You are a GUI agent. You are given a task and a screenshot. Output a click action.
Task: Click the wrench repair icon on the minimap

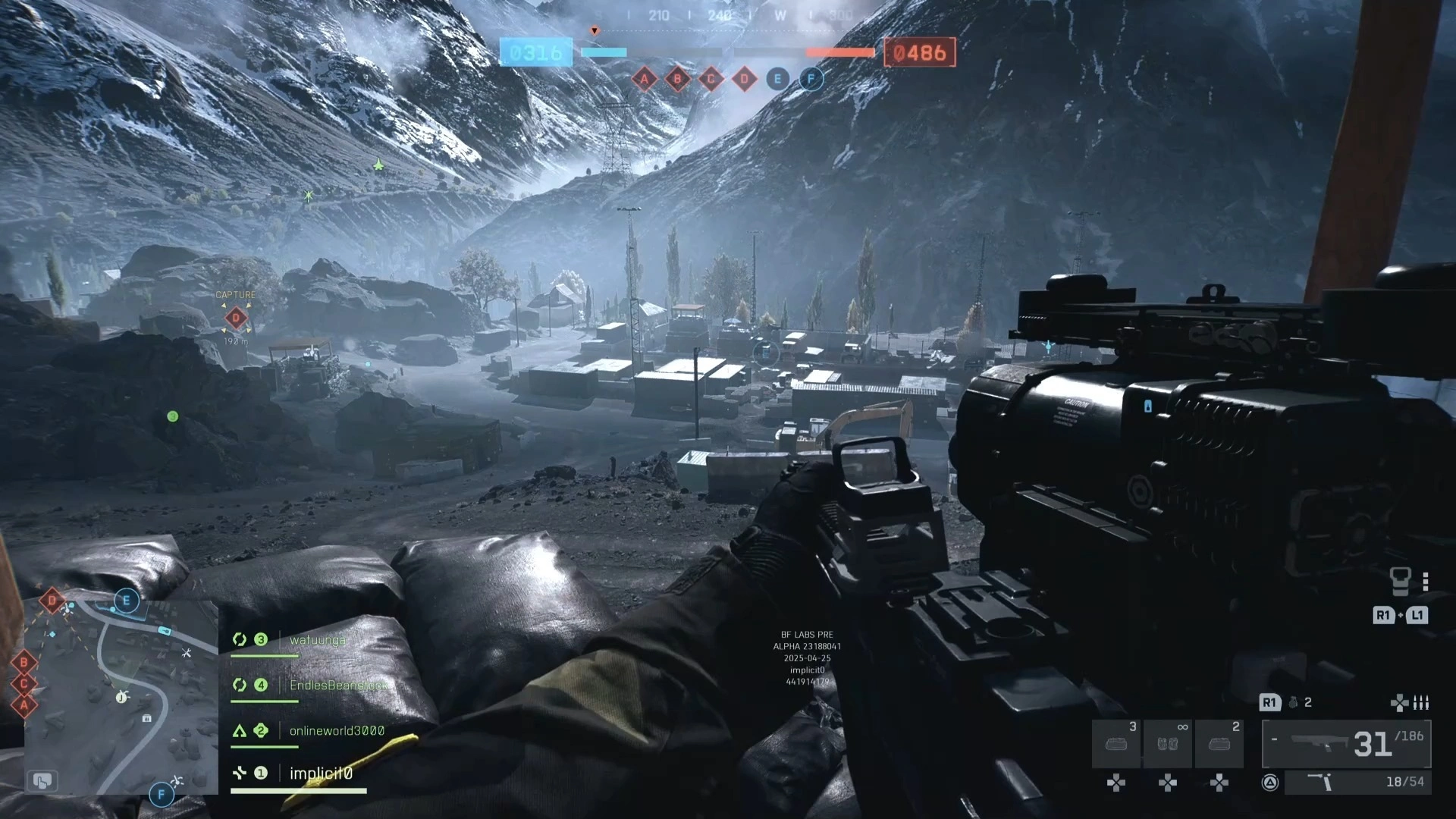187,652
